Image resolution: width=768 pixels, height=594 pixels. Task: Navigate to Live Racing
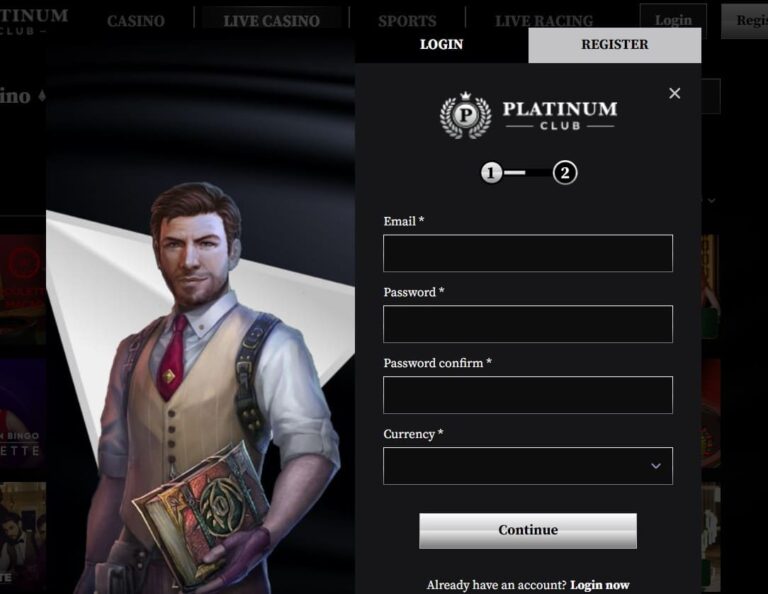pyautogui.click(x=543, y=21)
